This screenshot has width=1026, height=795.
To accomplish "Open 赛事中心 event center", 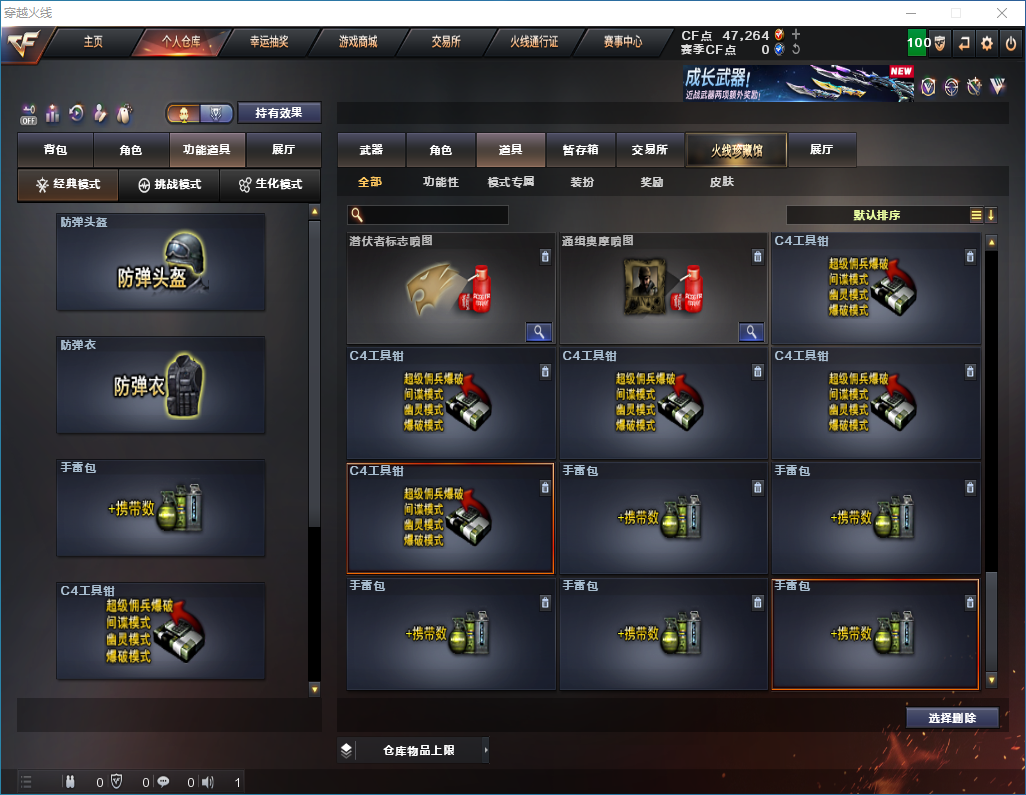I will 622,42.
